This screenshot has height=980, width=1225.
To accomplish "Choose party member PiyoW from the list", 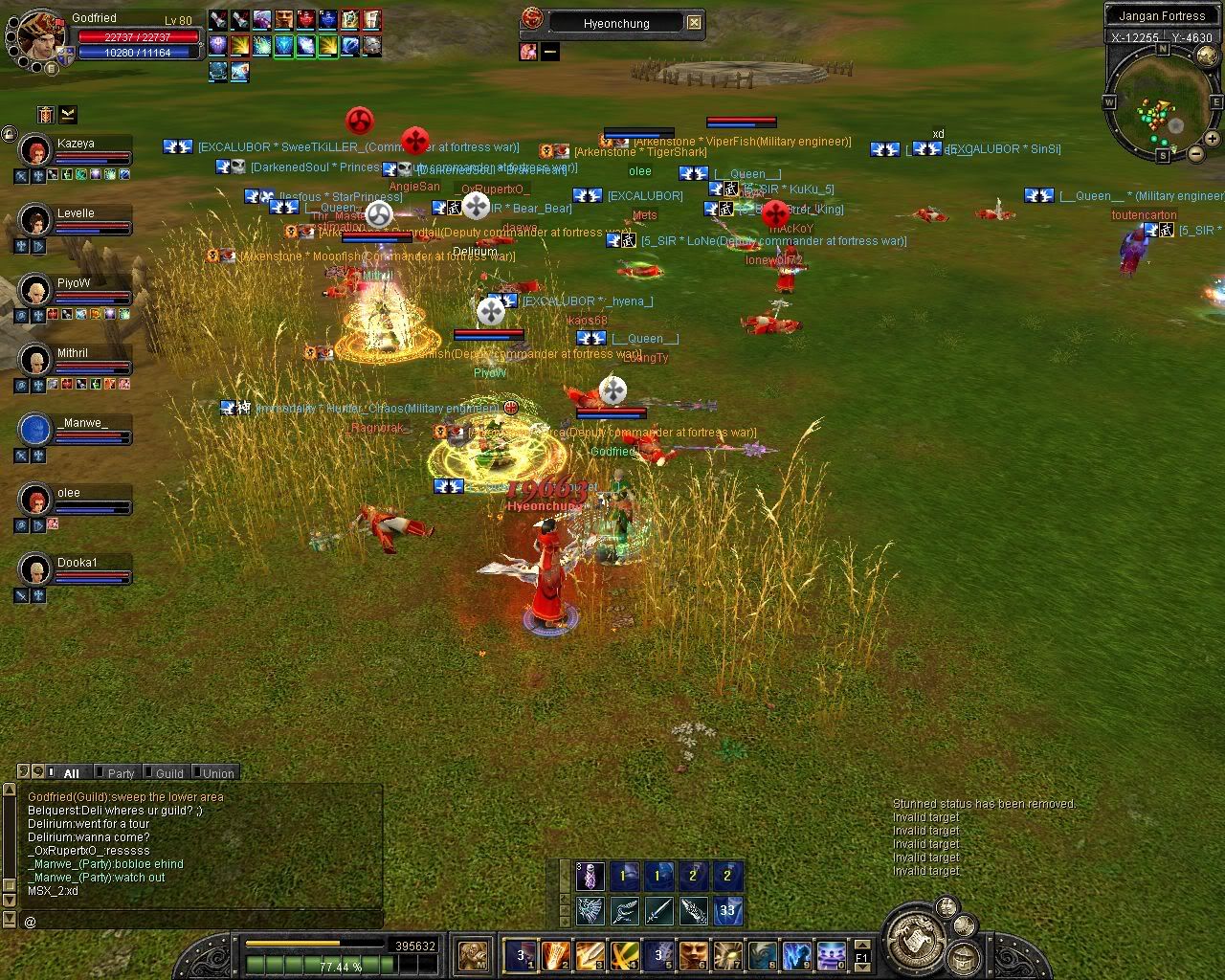I will (36, 290).
